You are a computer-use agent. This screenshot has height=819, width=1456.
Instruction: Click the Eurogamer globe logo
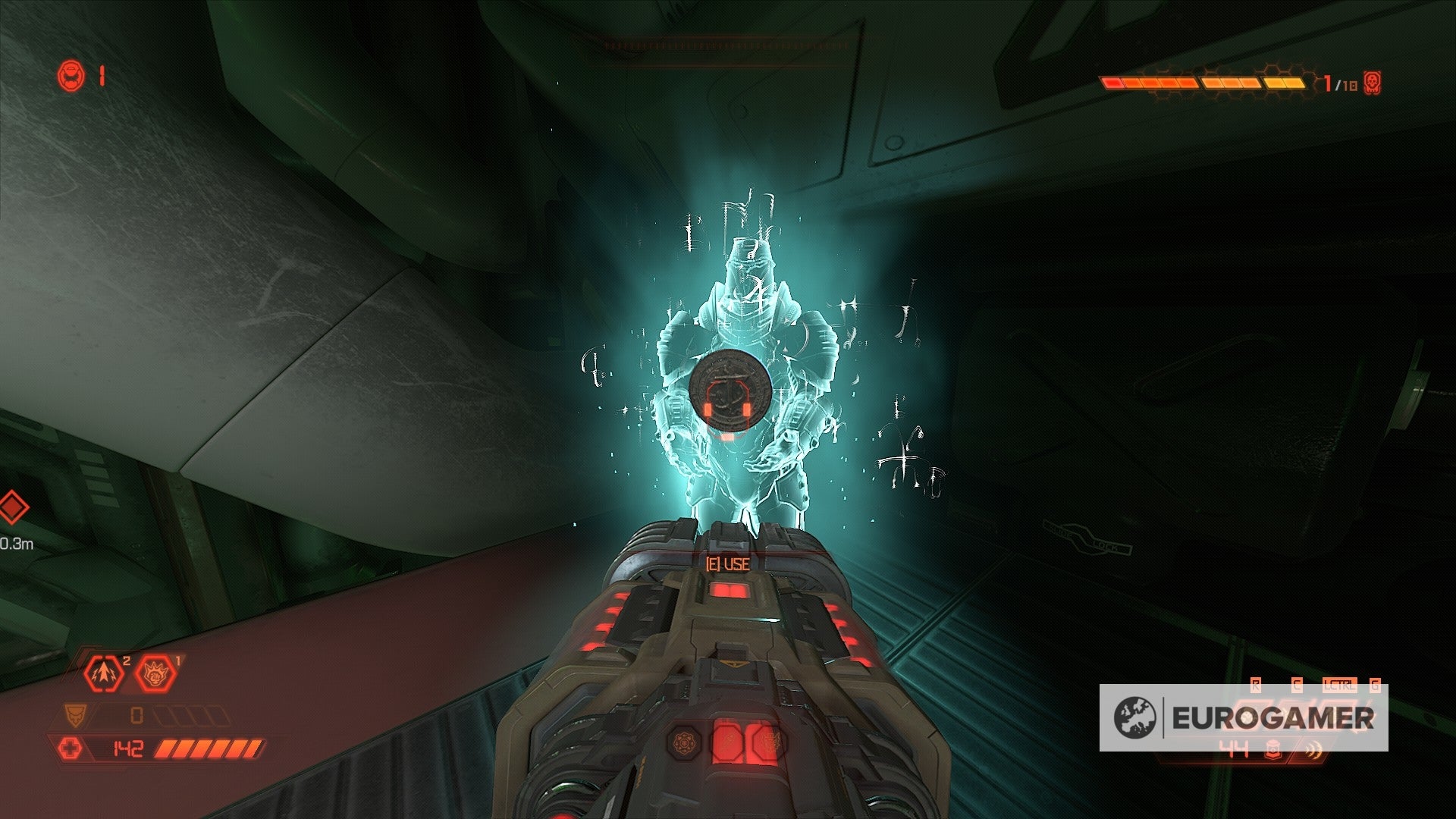click(1135, 717)
